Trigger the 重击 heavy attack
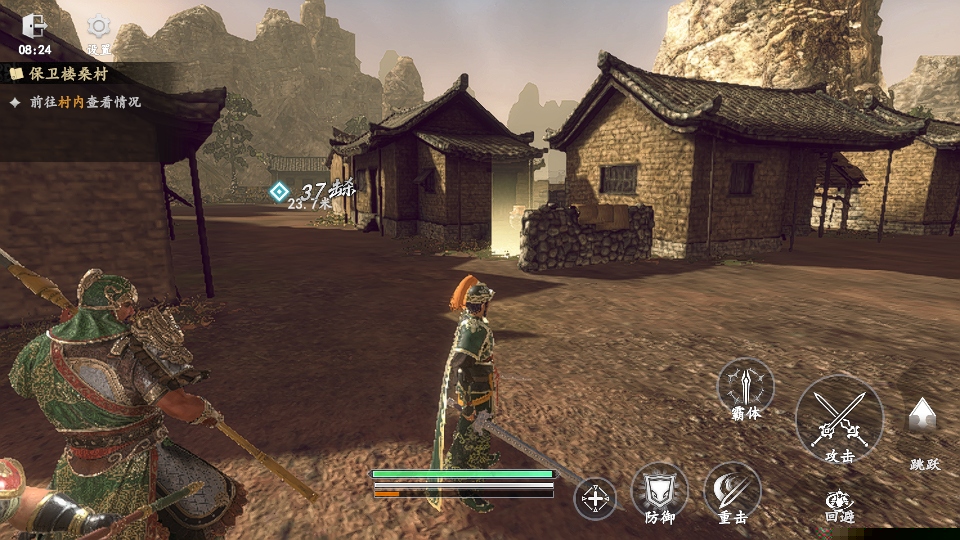 pos(732,490)
